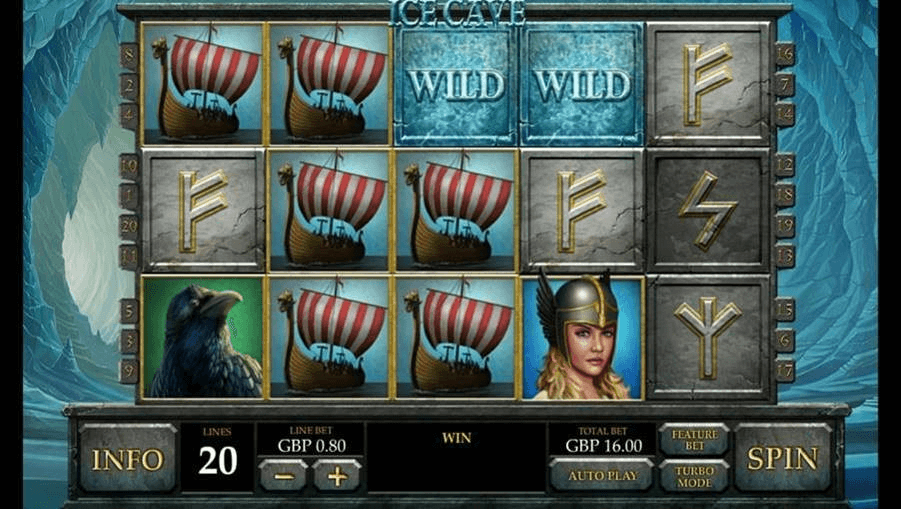Image resolution: width=901 pixels, height=509 pixels.
Task: Select payline marker 20
Action: pos(129,227)
